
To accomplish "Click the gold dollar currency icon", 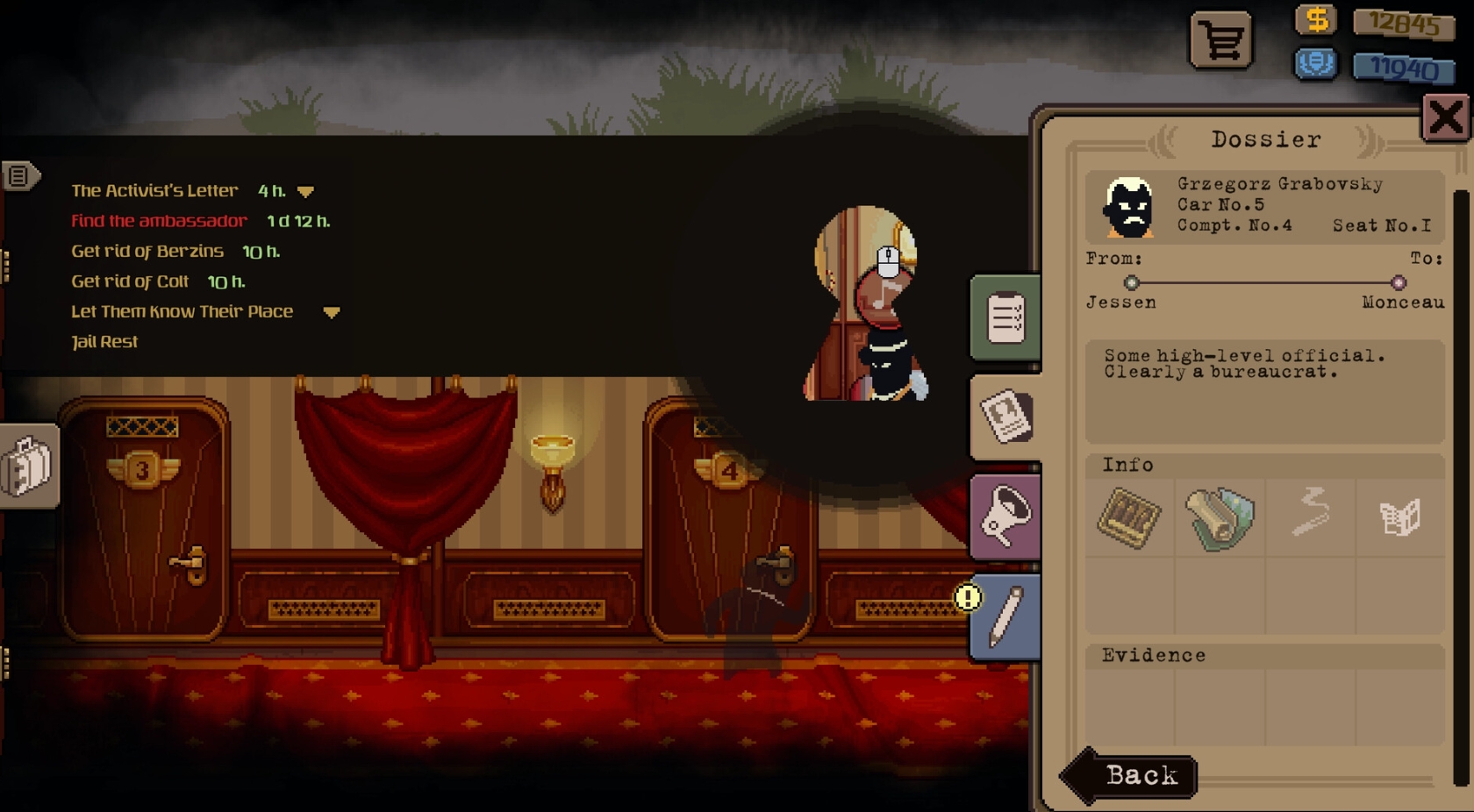I will 1315,20.
